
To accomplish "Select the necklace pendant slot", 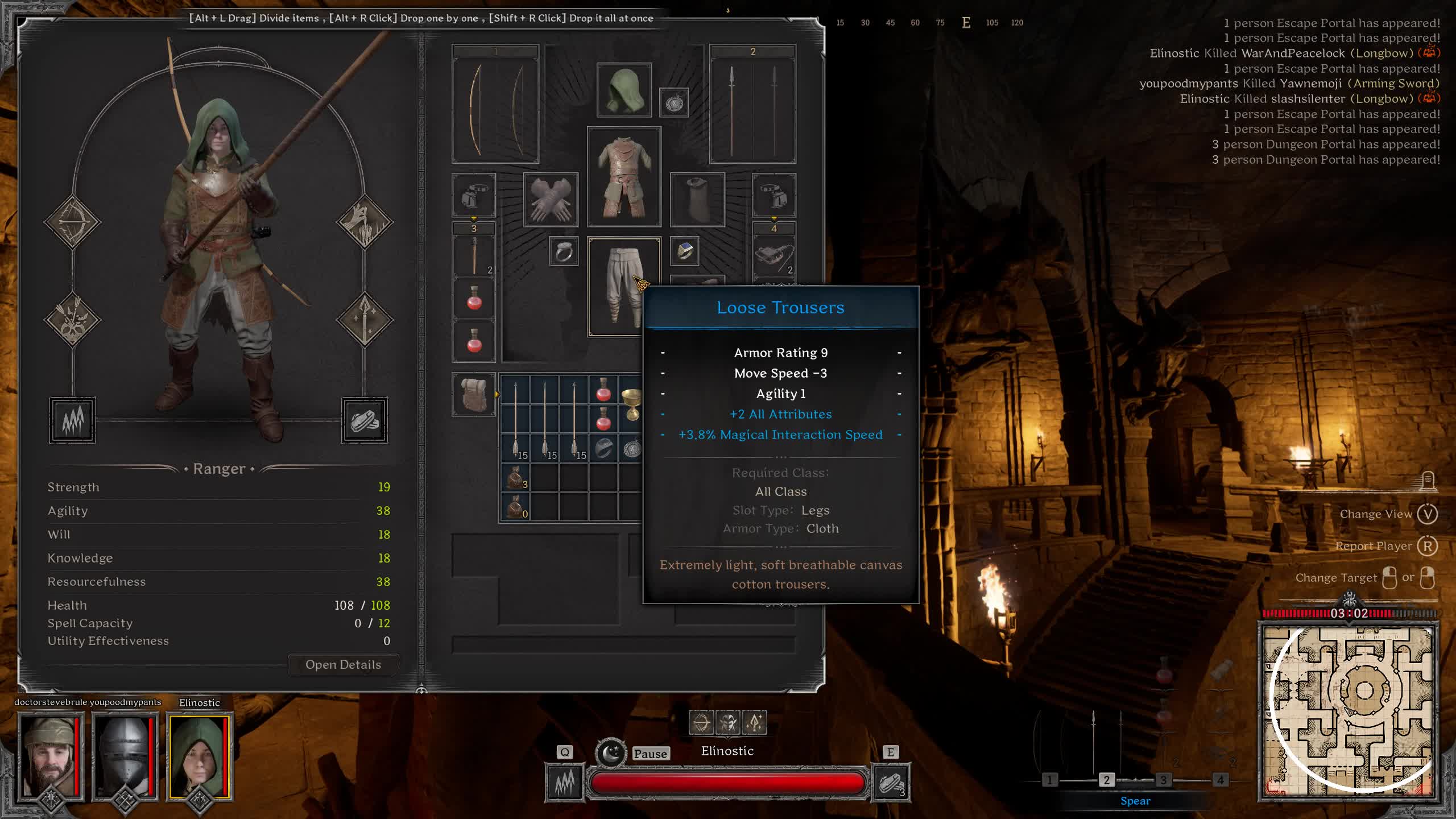I will click(x=674, y=103).
